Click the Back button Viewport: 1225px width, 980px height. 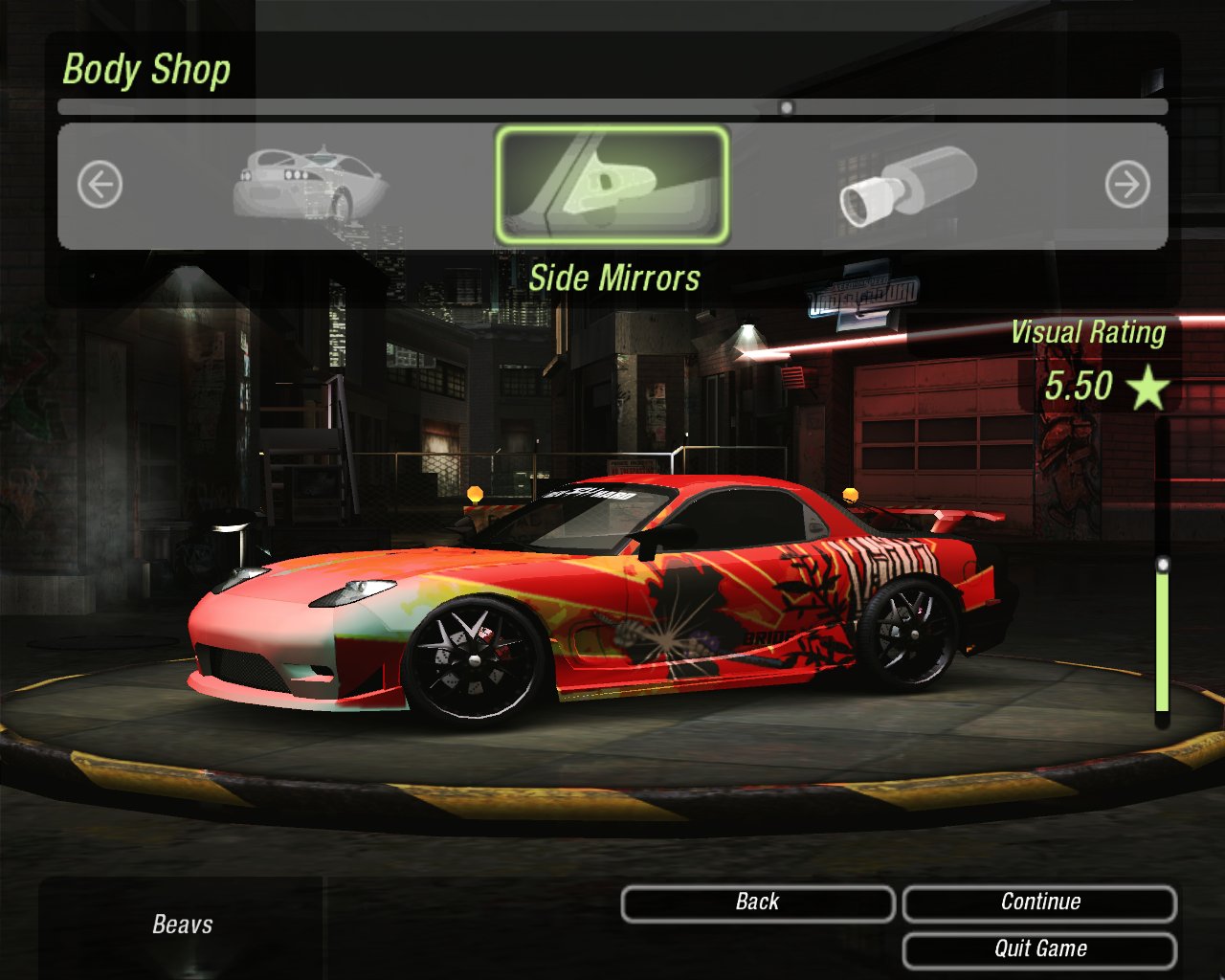[x=757, y=902]
